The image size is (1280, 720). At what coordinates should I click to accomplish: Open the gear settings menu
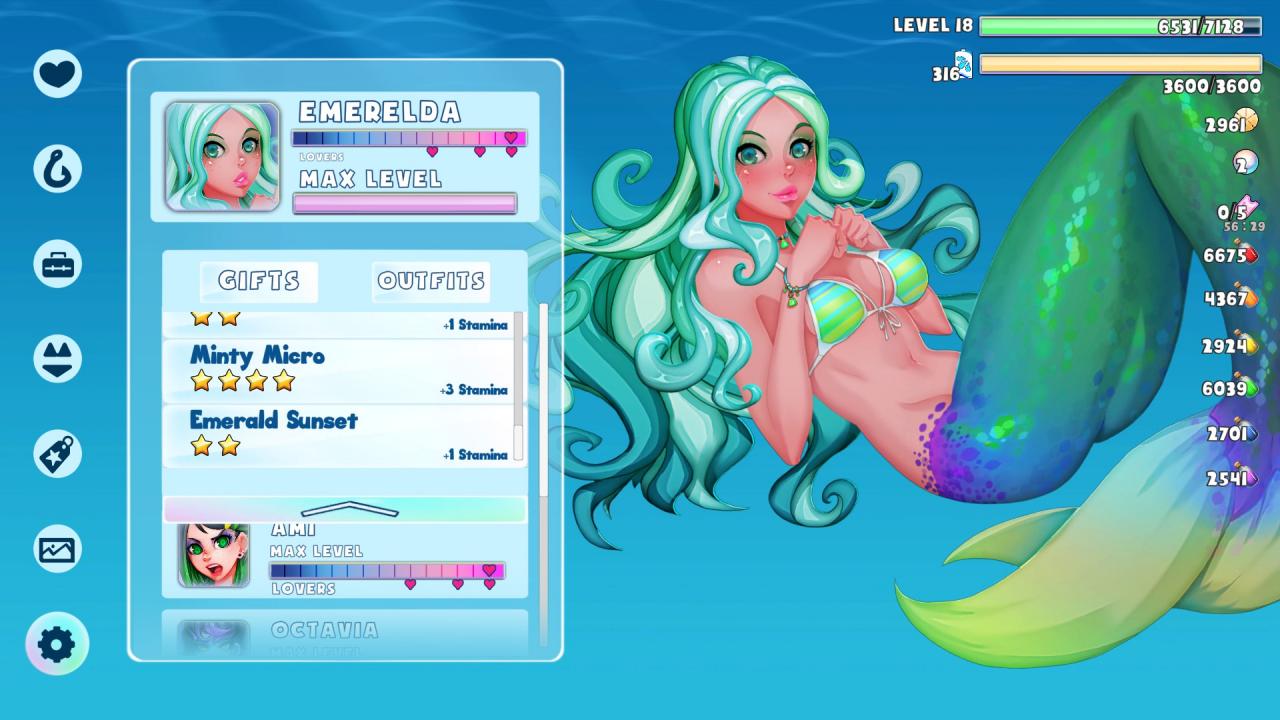[x=57, y=644]
